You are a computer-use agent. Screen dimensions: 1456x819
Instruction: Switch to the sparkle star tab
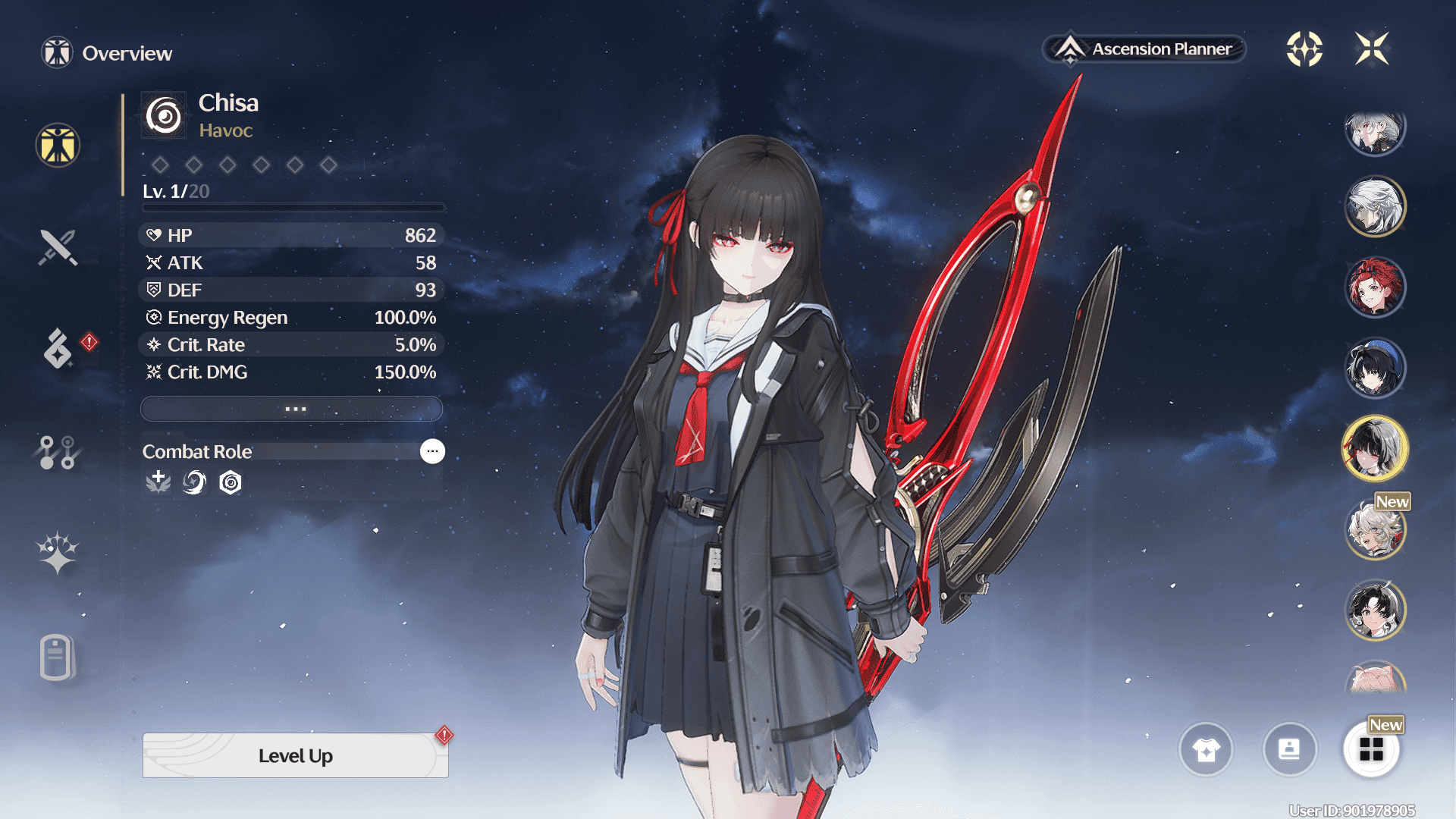(58, 552)
